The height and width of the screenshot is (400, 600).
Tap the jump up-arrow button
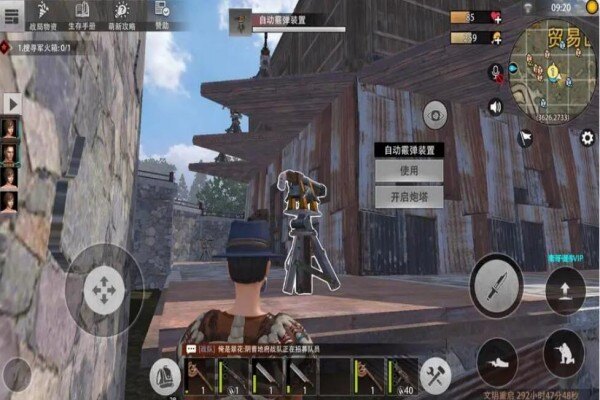click(565, 292)
